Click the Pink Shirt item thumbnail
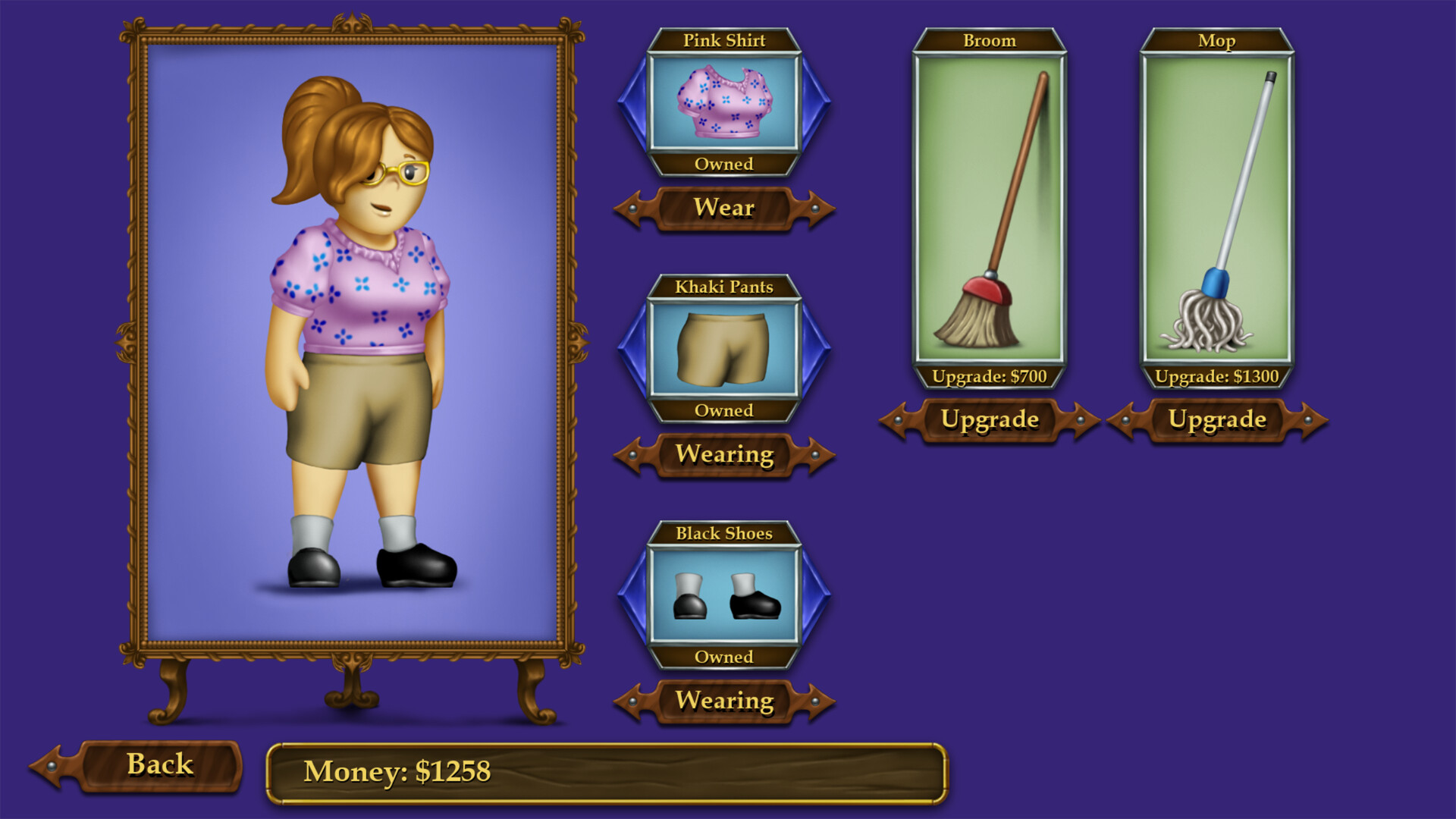This screenshot has width=1456, height=819. (x=726, y=106)
